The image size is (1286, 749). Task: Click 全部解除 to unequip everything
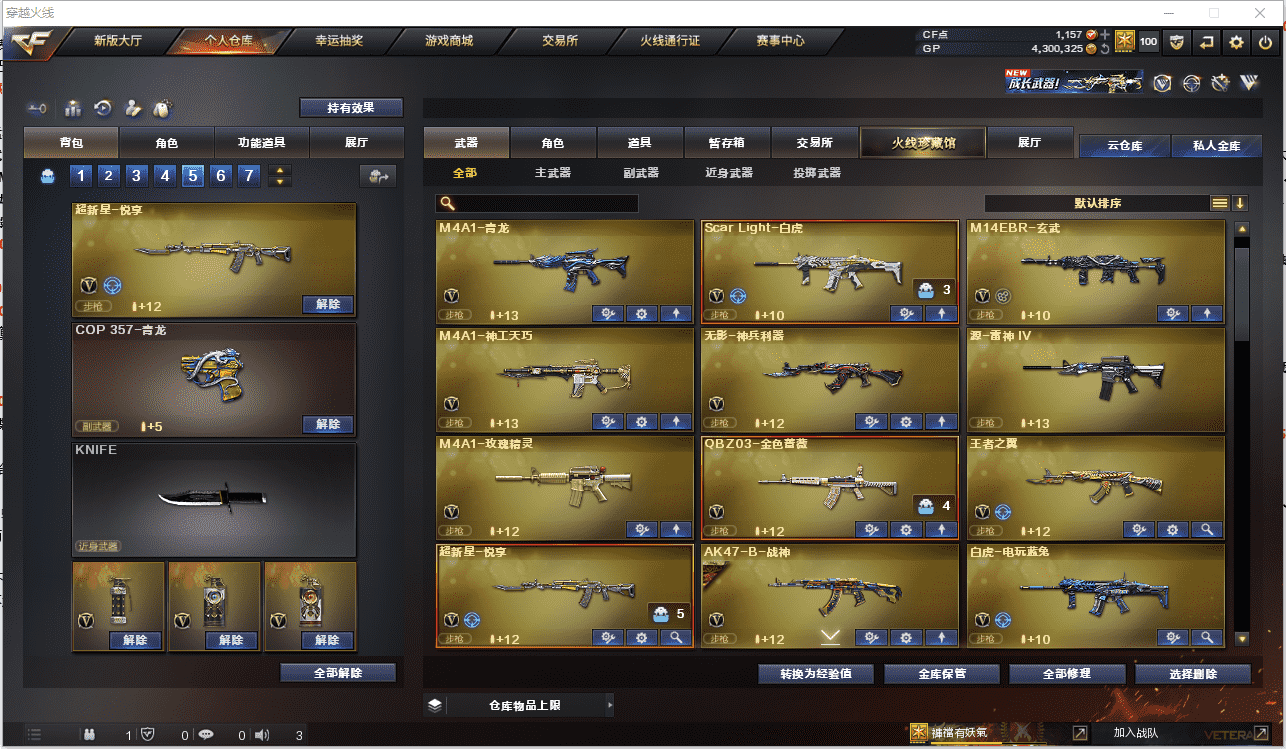click(x=338, y=673)
